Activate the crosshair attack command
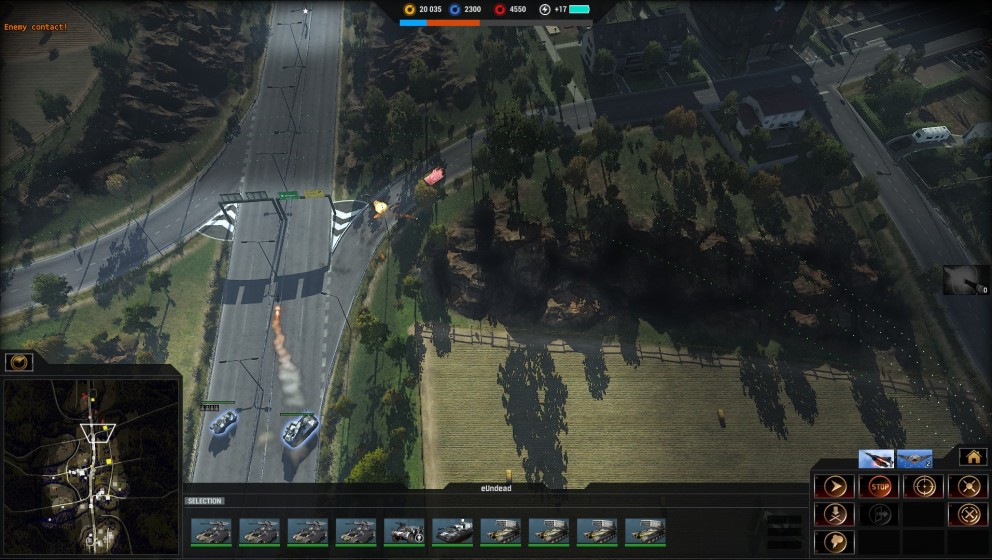This screenshot has width=992, height=560. pos(923,487)
